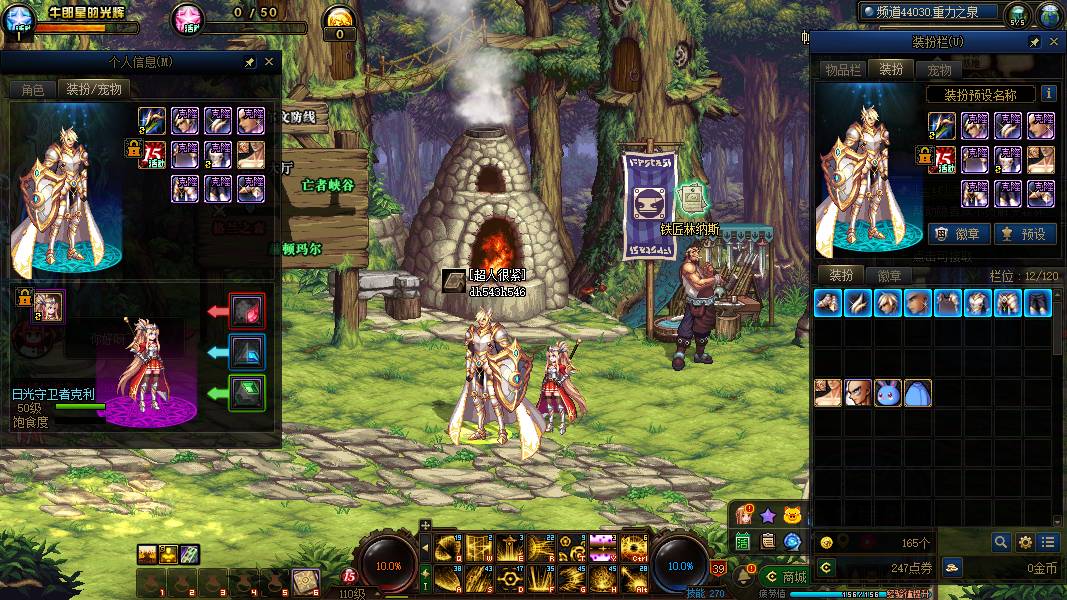Open the 预设 preset button
This screenshot has width=1067, height=600.
coord(1023,234)
